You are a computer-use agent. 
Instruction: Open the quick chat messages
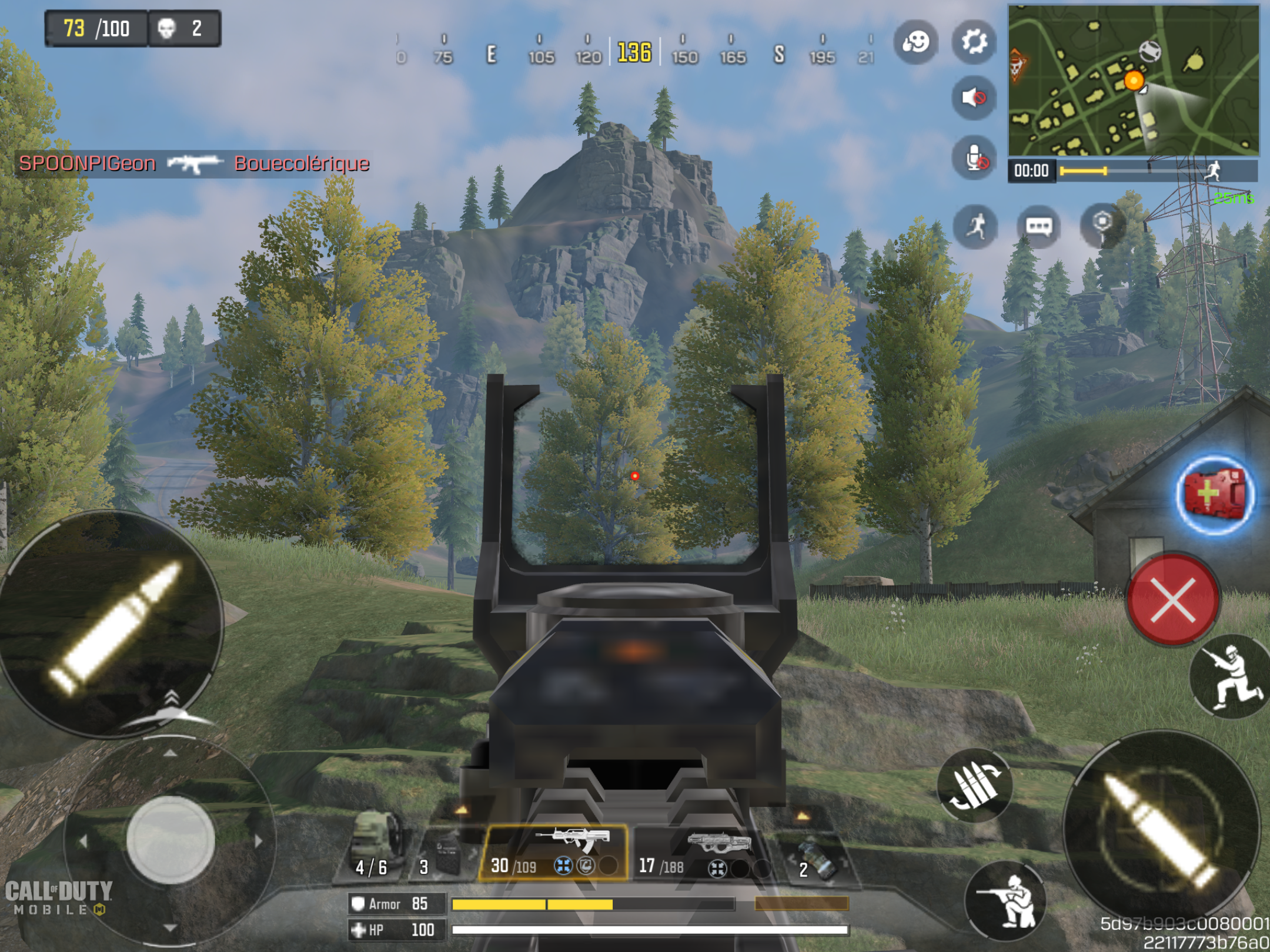point(1038,226)
